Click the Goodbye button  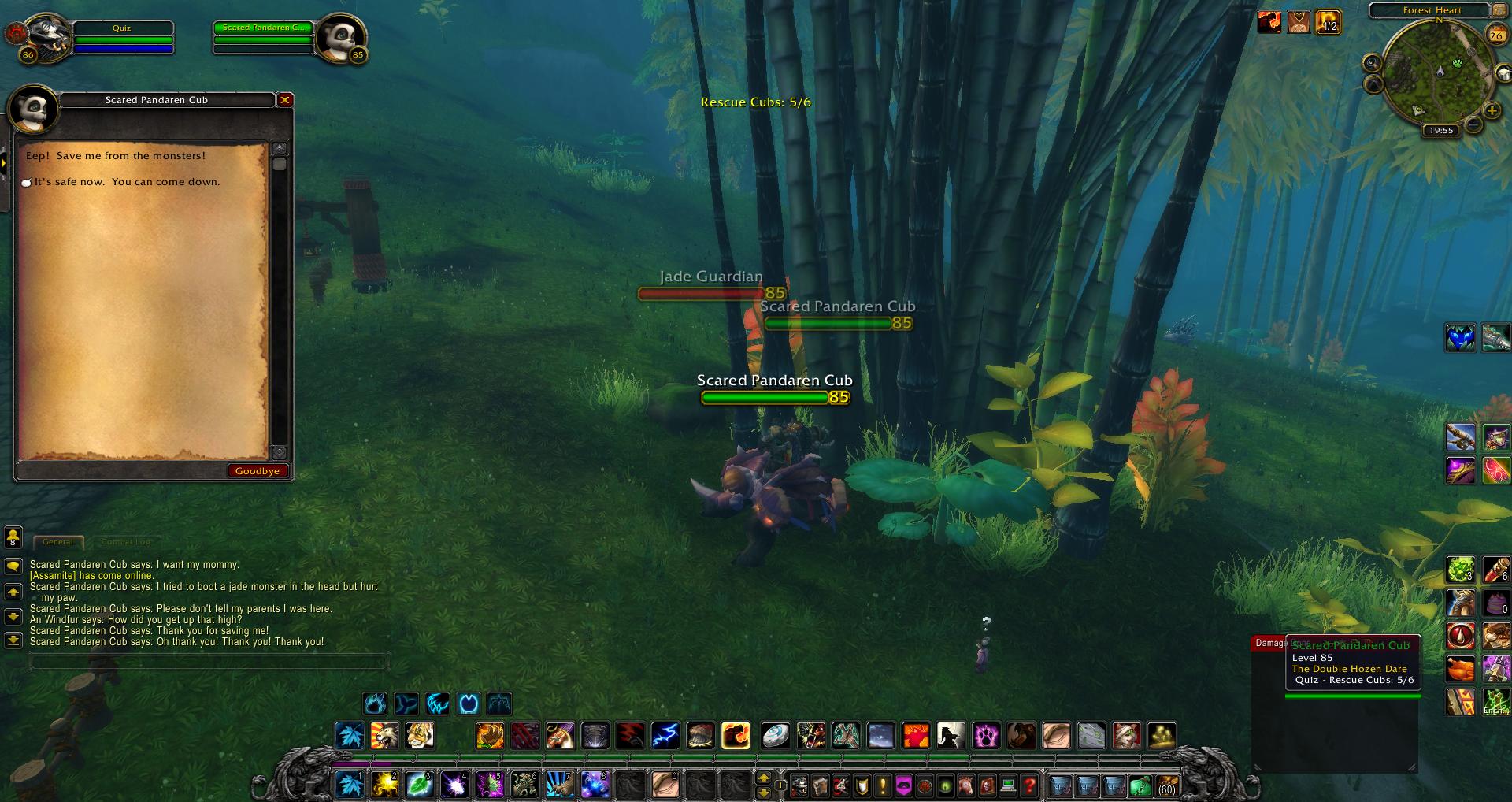(x=257, y=471)
